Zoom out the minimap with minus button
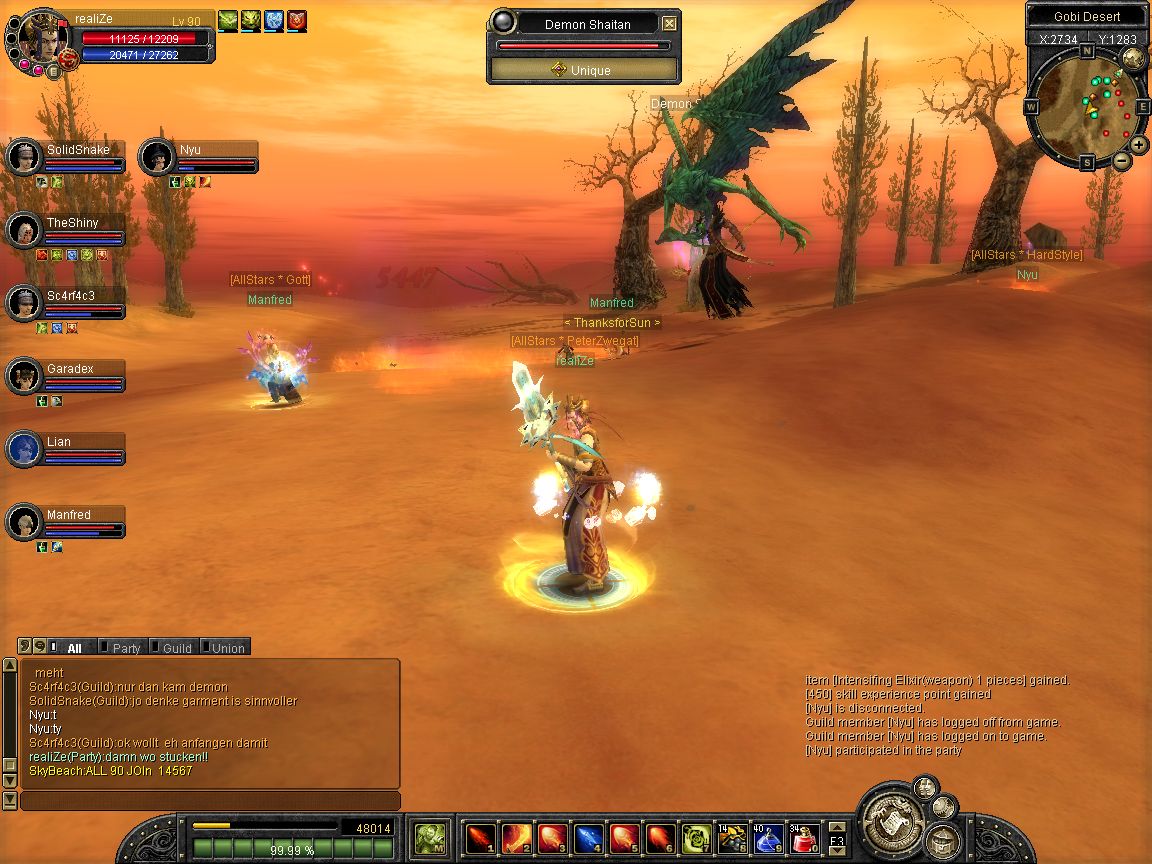 1122,160
